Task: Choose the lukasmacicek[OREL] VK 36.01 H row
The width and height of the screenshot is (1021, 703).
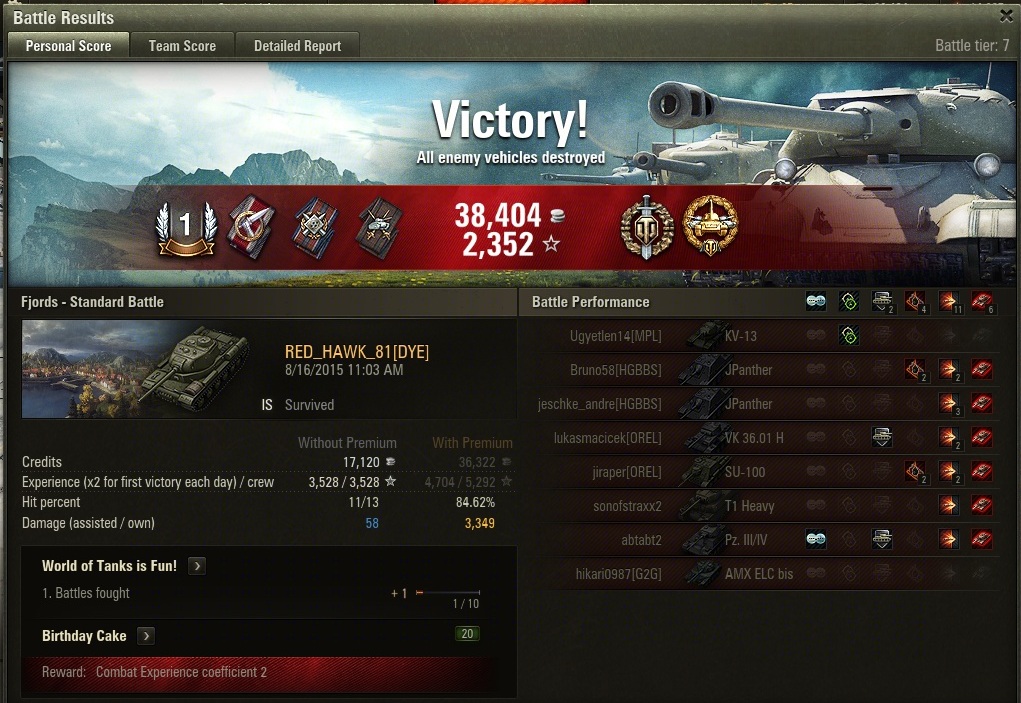Action: click(x=700, y=438)
